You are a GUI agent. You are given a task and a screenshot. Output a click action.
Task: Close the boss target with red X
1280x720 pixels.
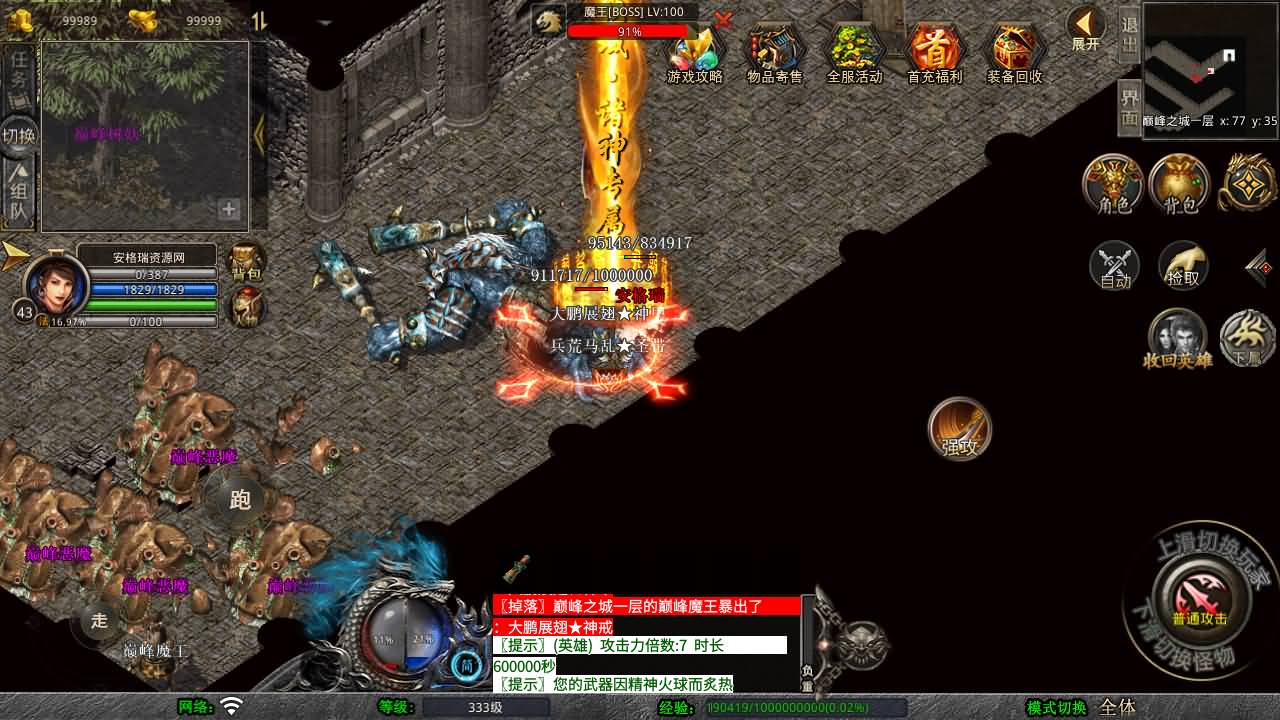coord(724,19)
